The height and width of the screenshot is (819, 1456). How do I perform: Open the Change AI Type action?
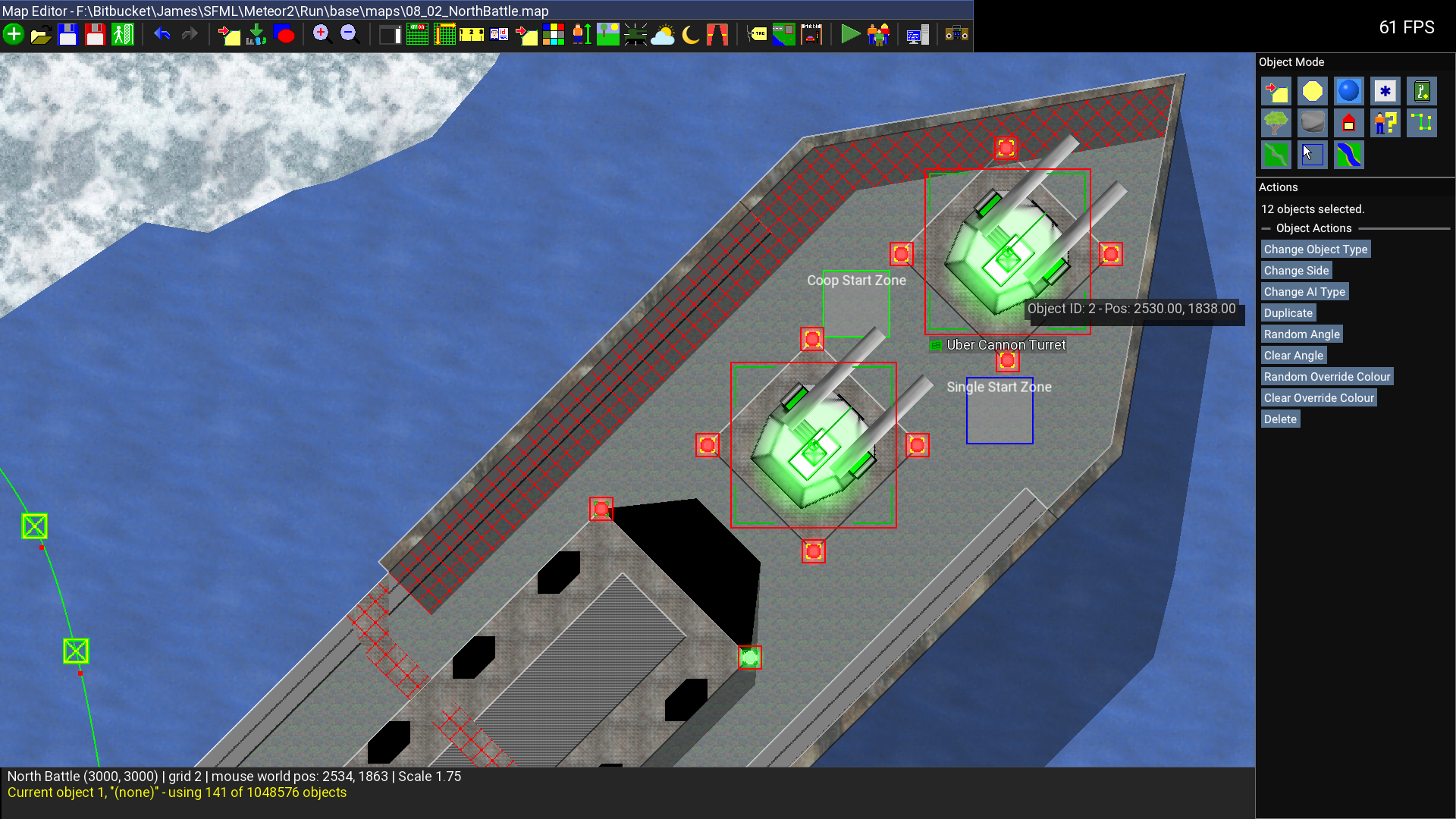(1304, 292)
